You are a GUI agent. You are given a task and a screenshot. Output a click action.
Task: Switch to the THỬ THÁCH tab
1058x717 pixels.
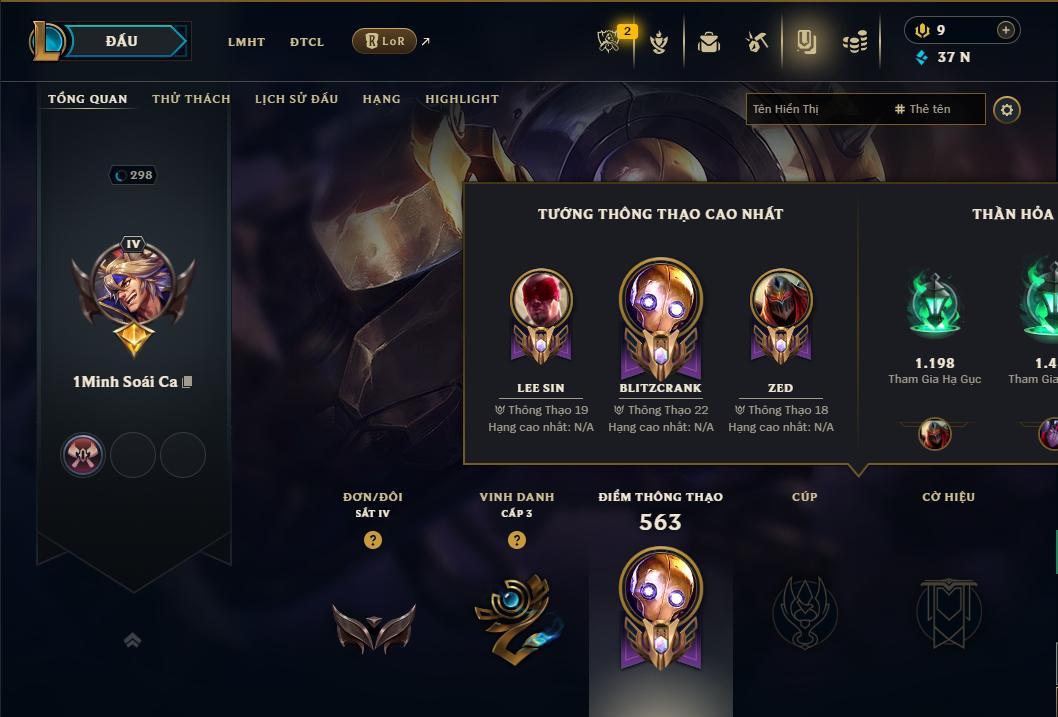[x=191, y=99]
